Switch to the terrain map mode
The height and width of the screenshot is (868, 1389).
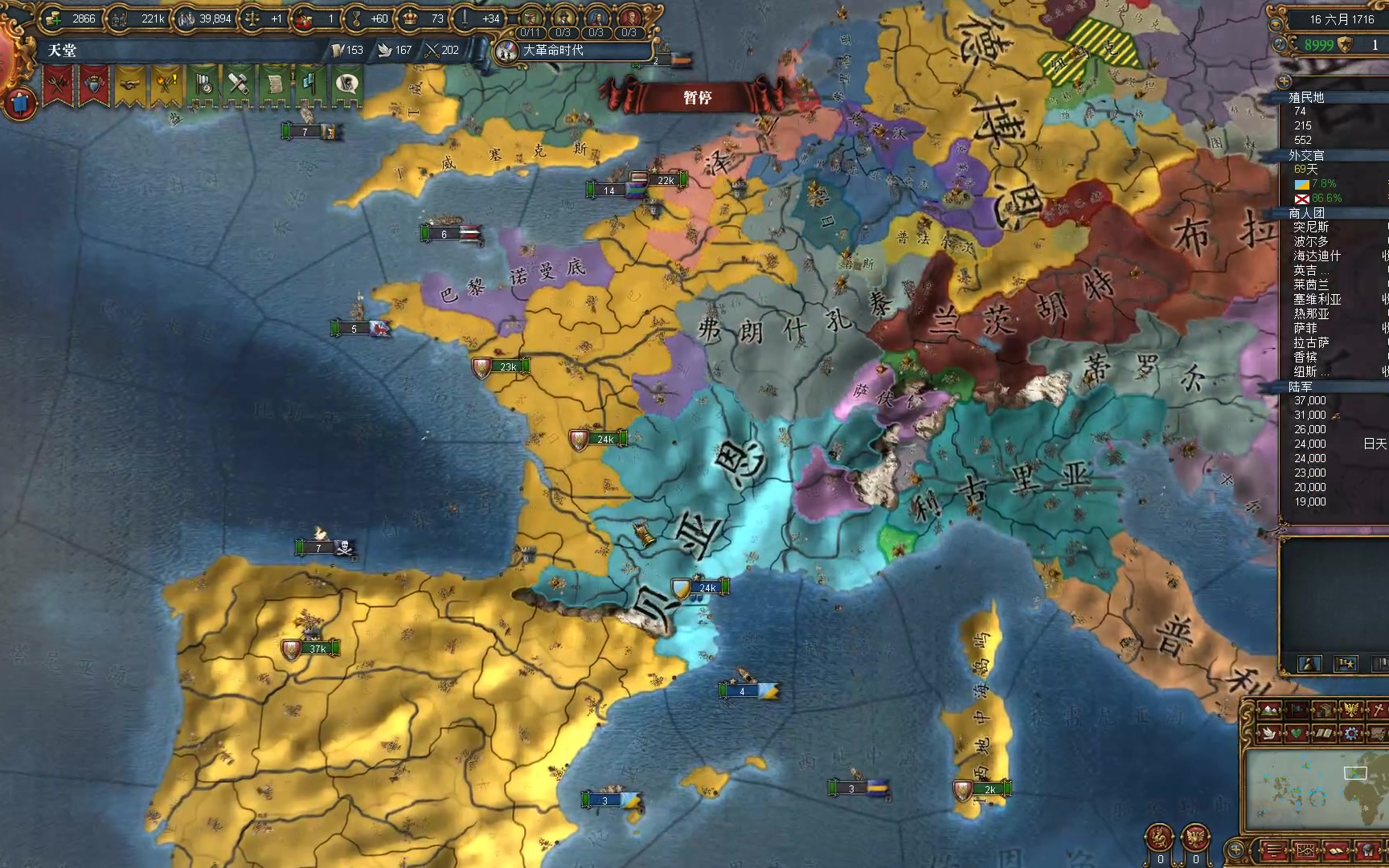[1269, 710]
